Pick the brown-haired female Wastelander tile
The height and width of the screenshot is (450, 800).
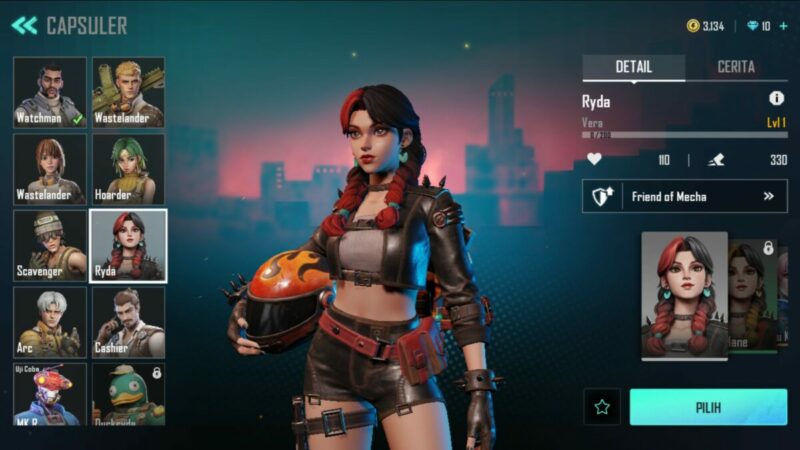[50, 169]
